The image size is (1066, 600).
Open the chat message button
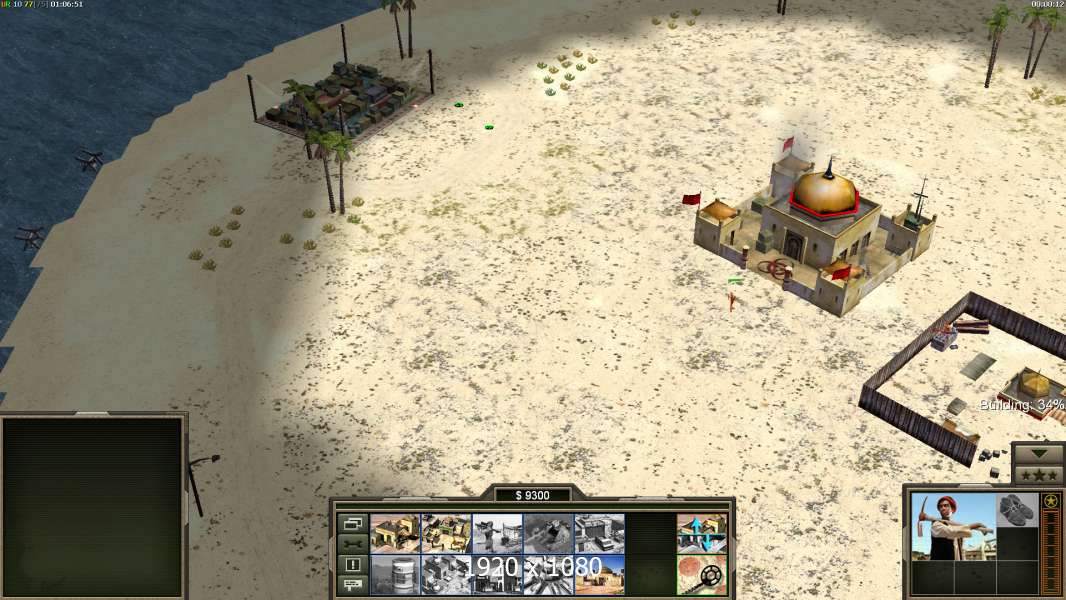coord(352,585)
